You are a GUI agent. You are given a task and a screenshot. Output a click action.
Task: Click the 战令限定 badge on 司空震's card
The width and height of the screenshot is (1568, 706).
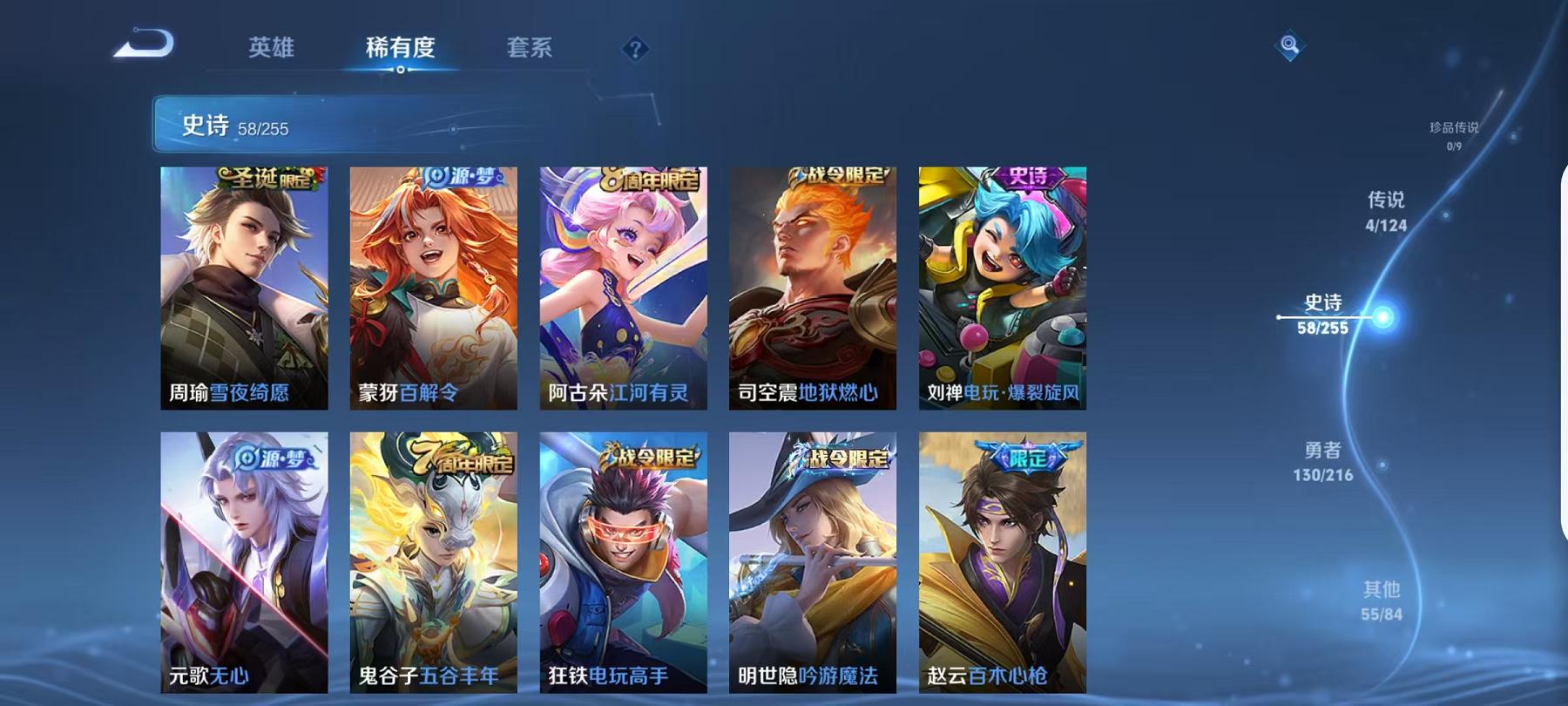(836, 177)
